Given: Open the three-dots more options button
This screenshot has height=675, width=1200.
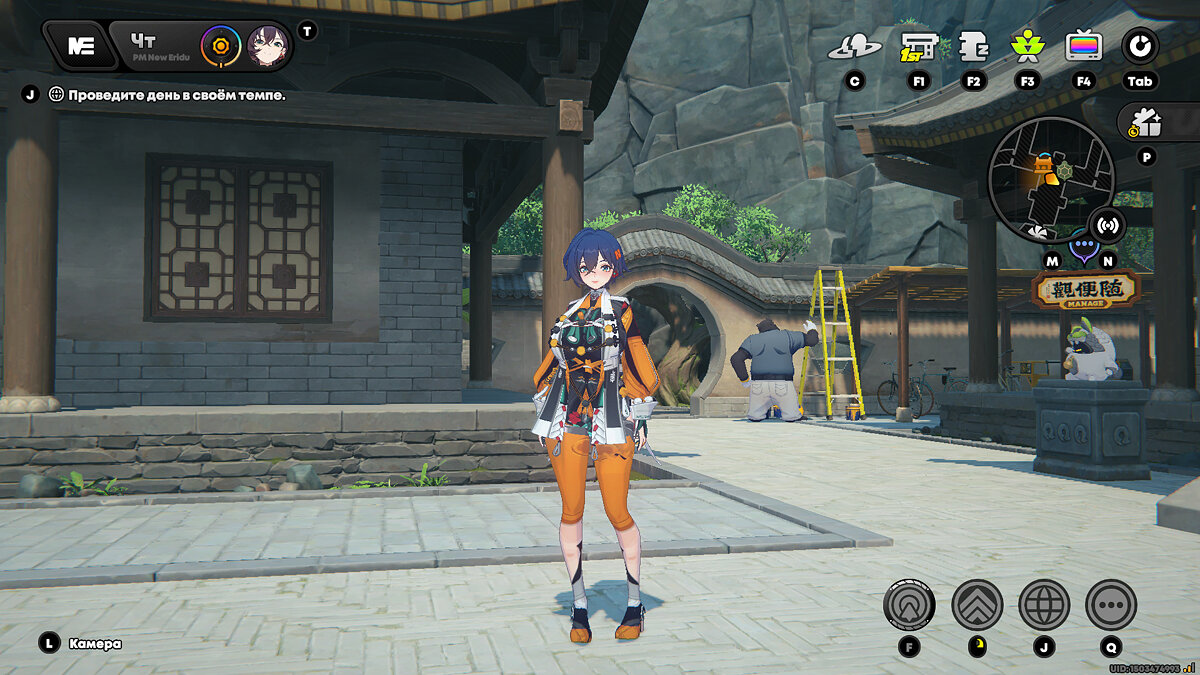Looking at the screenshot, I should [x=1111, y=604].
